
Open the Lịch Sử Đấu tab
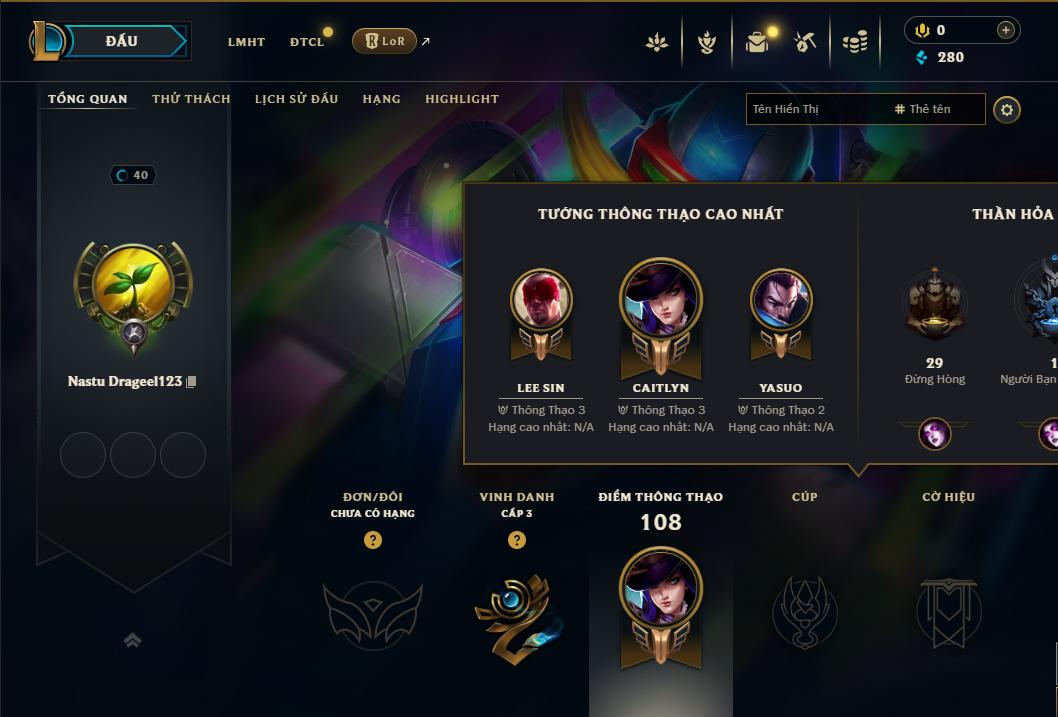tap(296, 99)
